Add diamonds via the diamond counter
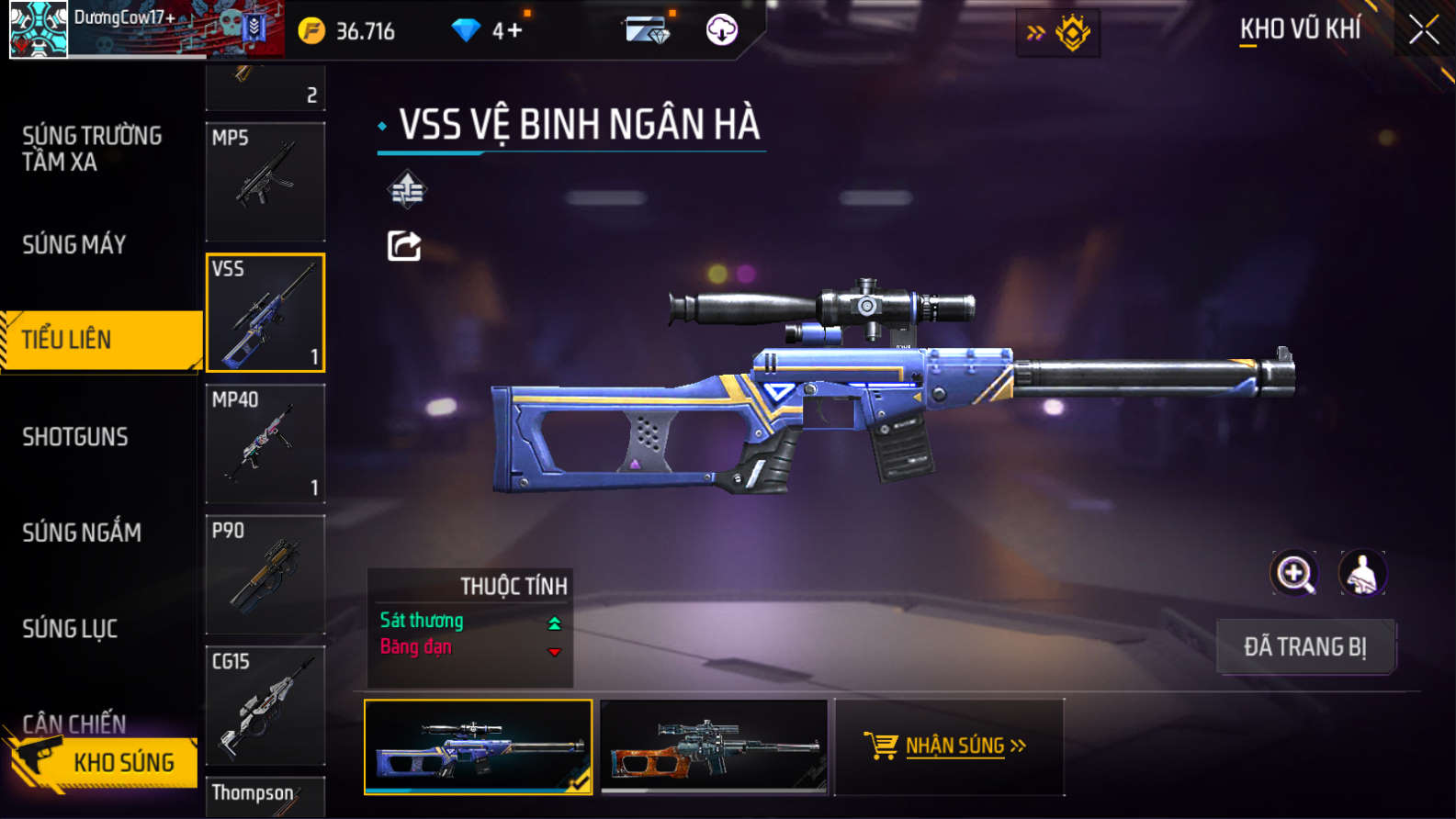Screen dimensions: 1456x819 pyautogui.click(x=507, y=31)
